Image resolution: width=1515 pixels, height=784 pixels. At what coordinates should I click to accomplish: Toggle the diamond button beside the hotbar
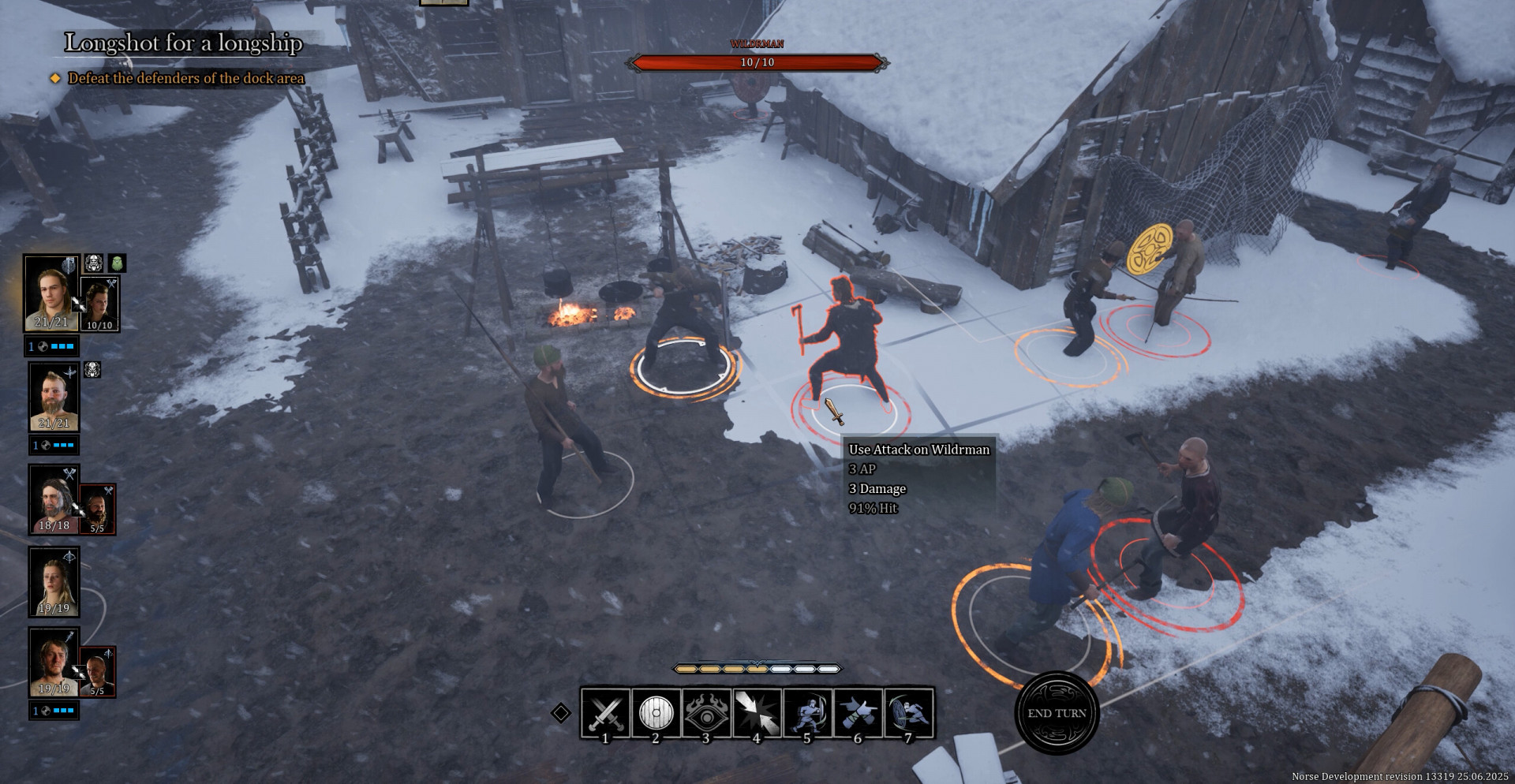tap(560, 713)
